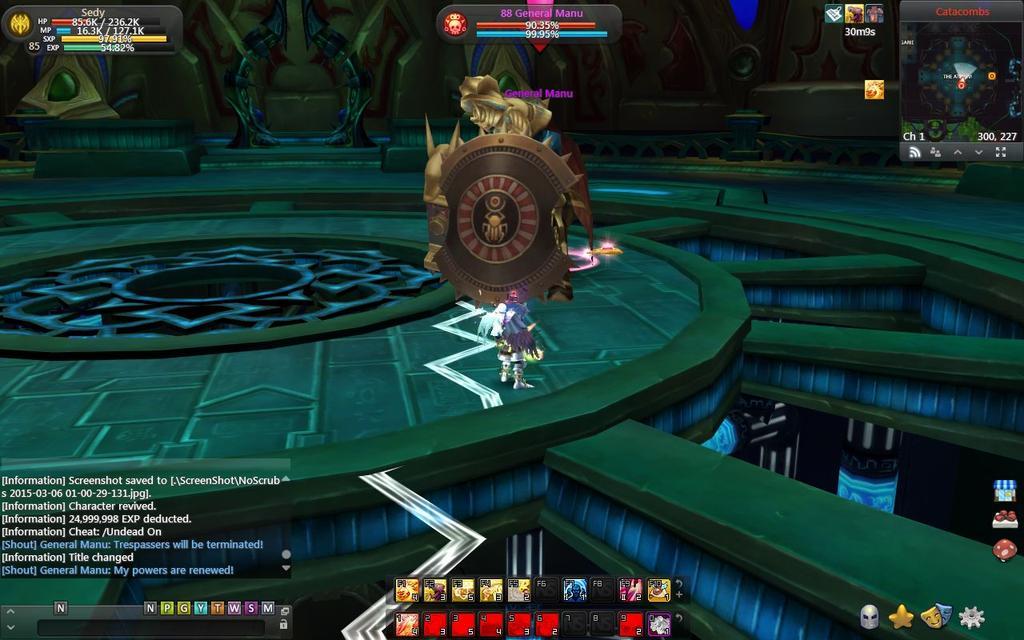
Task: Type in the chat input box
Action: 150,627
